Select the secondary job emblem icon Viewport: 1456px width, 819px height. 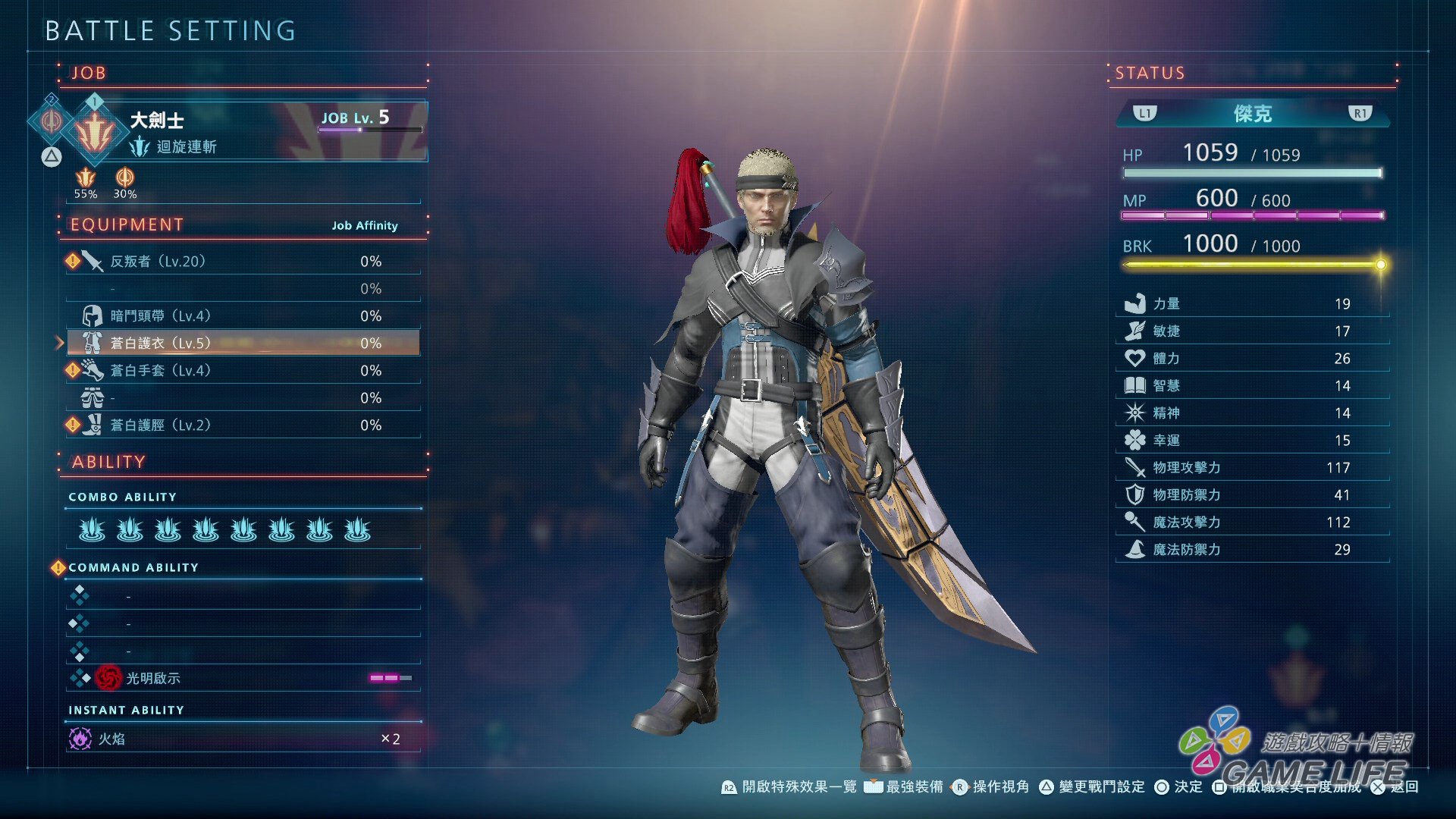coord(51,121)
